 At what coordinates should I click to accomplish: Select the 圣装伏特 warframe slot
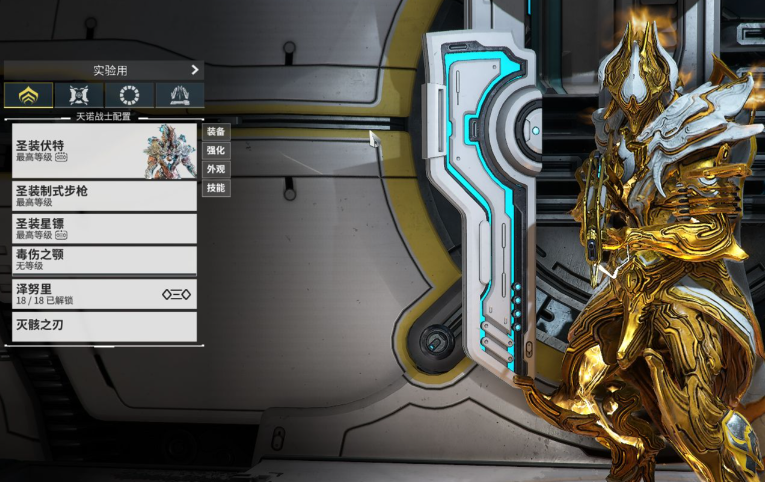point(104,152)
